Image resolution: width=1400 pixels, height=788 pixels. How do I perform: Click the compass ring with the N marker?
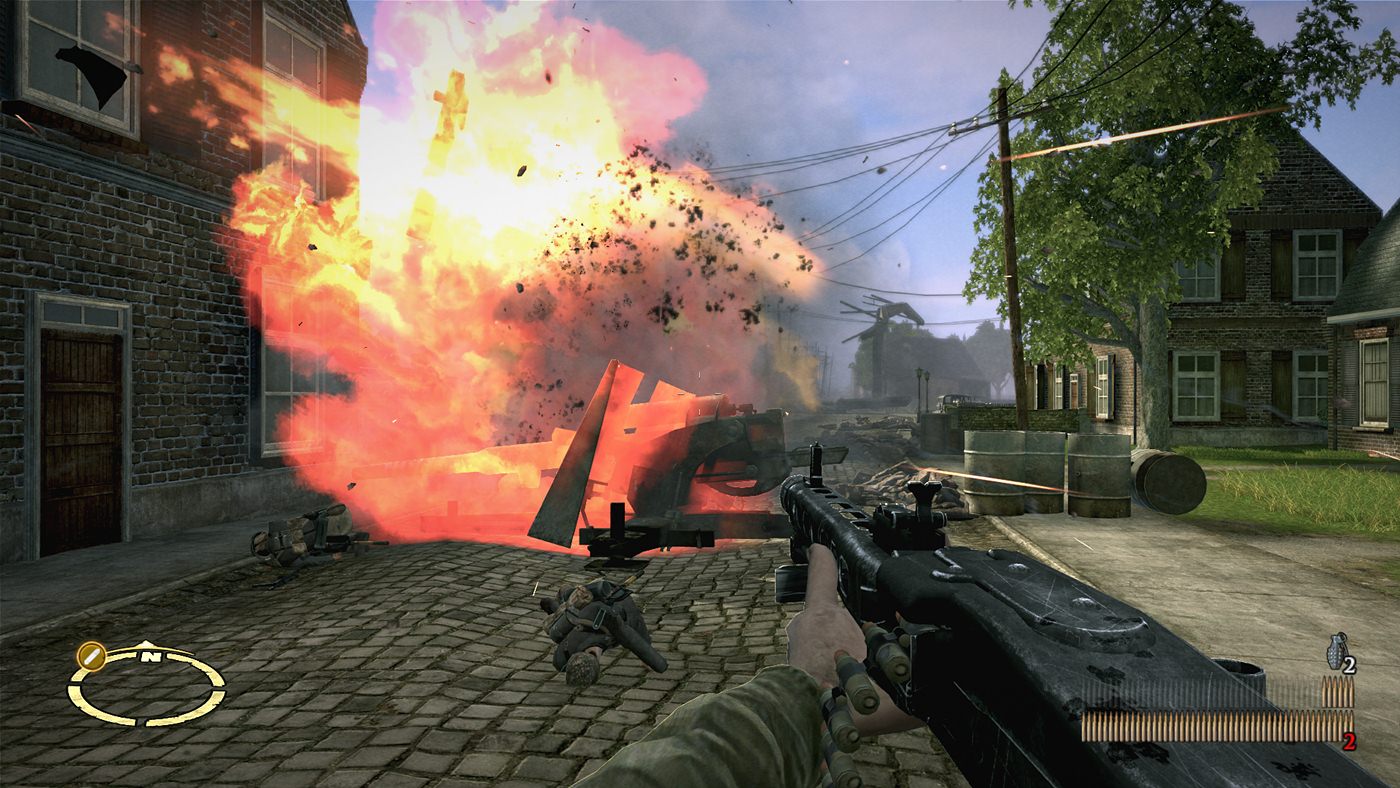coord(147,687)
